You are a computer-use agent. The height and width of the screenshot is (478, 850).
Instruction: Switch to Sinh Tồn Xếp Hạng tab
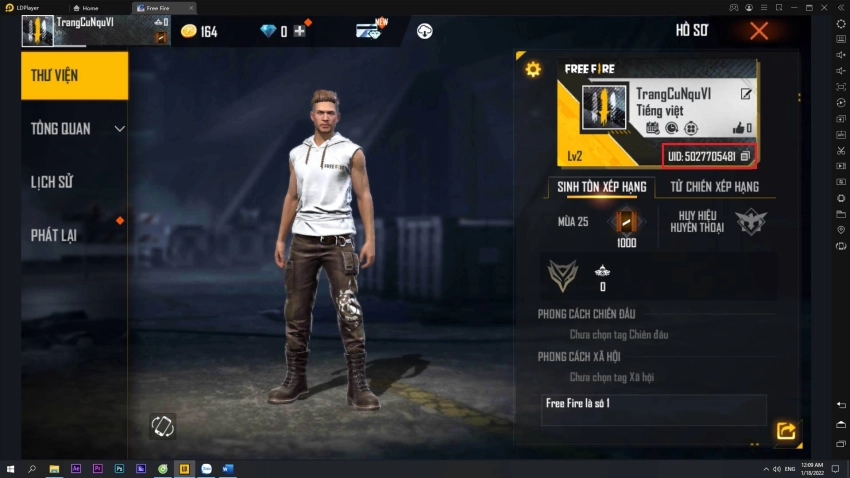602,187
